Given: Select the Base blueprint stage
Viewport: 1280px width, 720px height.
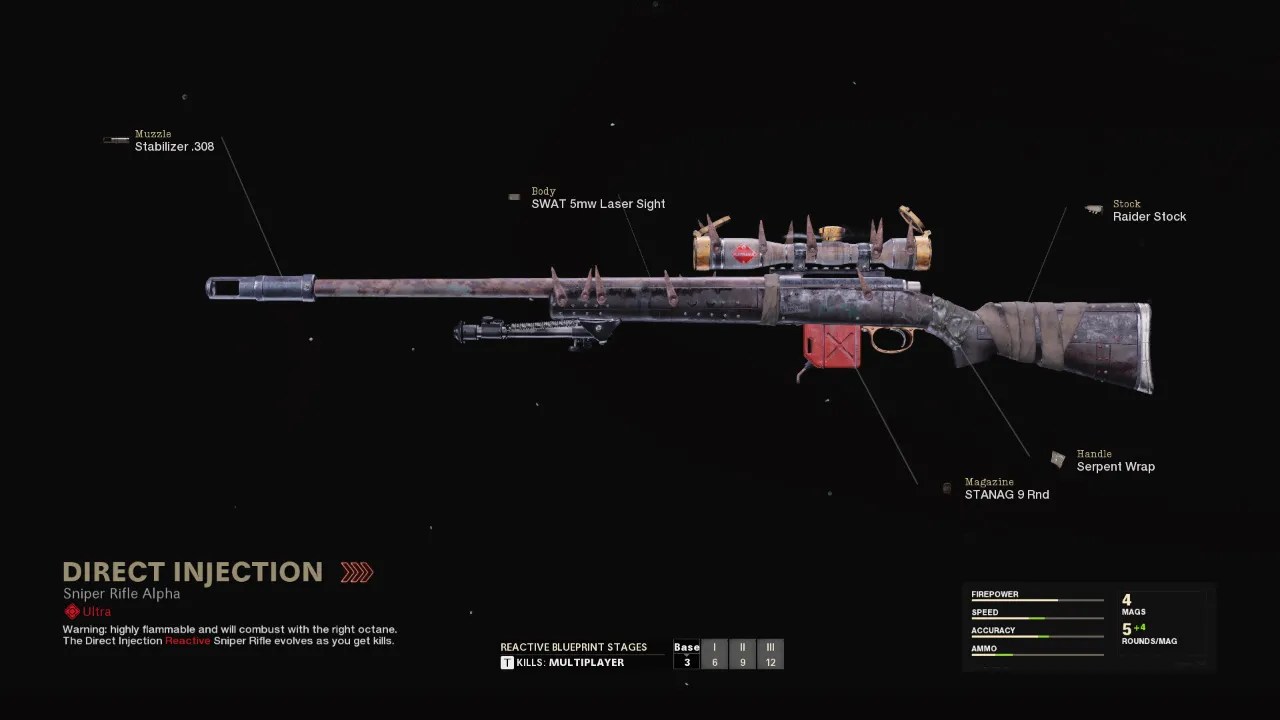Looking at the screenshot, I should [x=687, y=654].
